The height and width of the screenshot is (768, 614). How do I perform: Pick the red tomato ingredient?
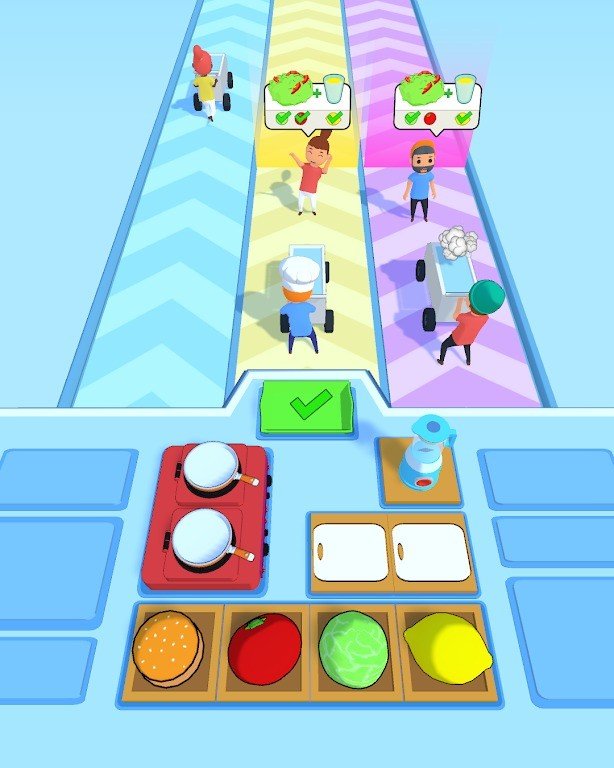tap(264, 648)
